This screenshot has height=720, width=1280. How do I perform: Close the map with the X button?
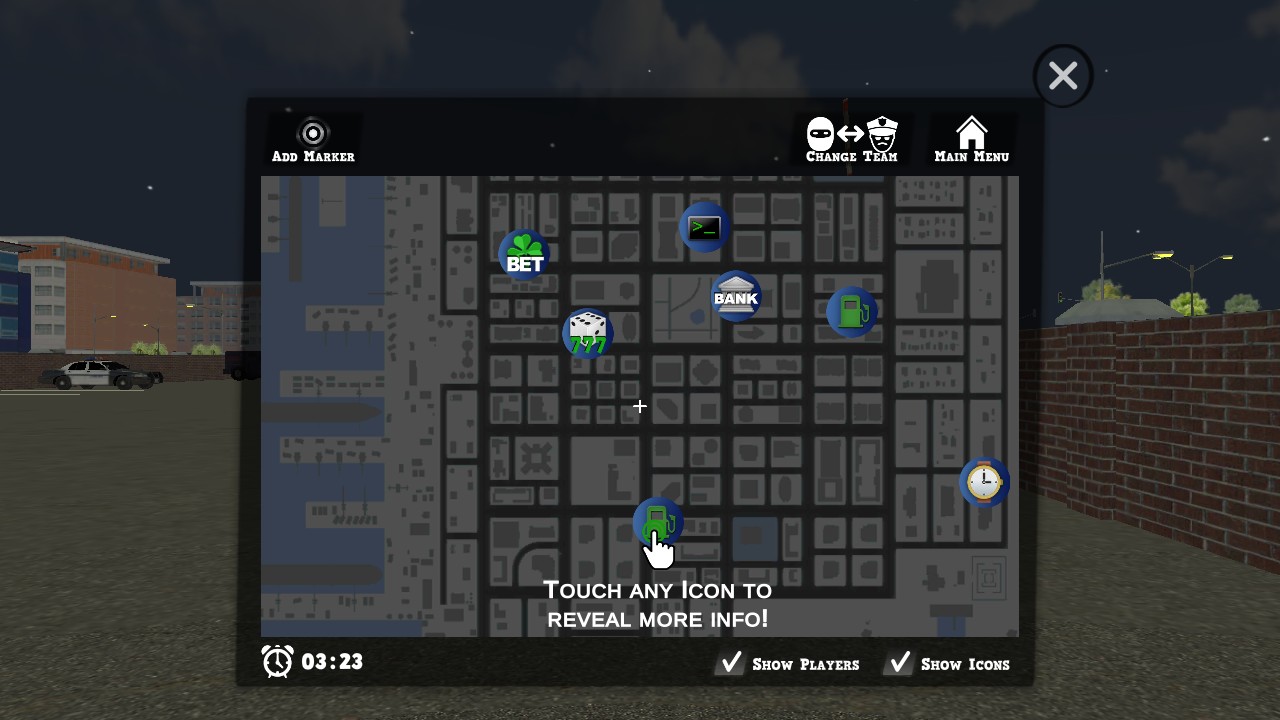1063,76
